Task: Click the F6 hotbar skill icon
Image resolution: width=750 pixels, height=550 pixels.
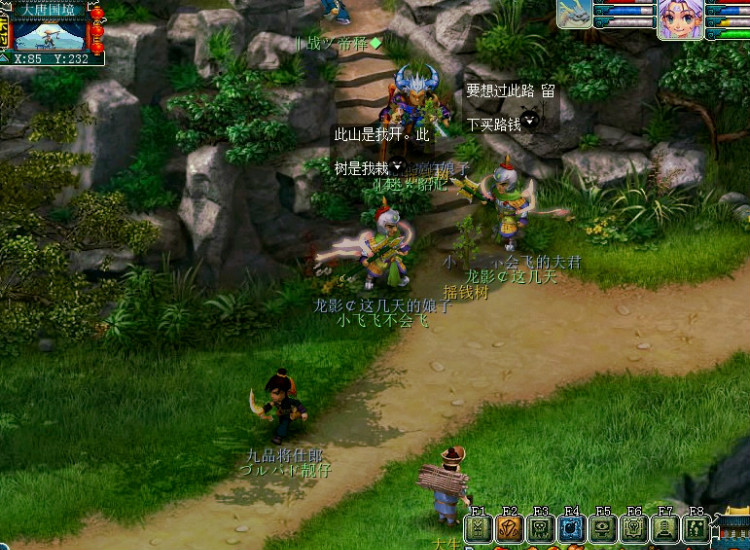Action: pyautogui.click(x=634, y=529)
